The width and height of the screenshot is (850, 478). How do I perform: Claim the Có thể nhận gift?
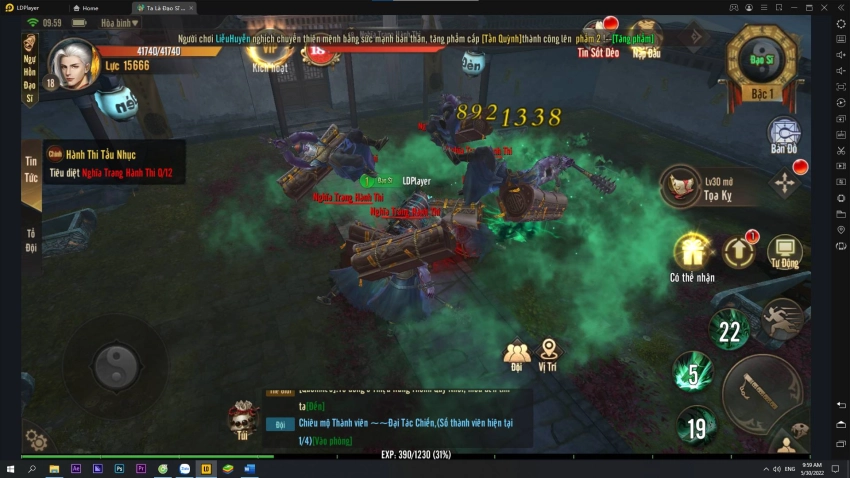pyautogui.click(x=692, y=253)
